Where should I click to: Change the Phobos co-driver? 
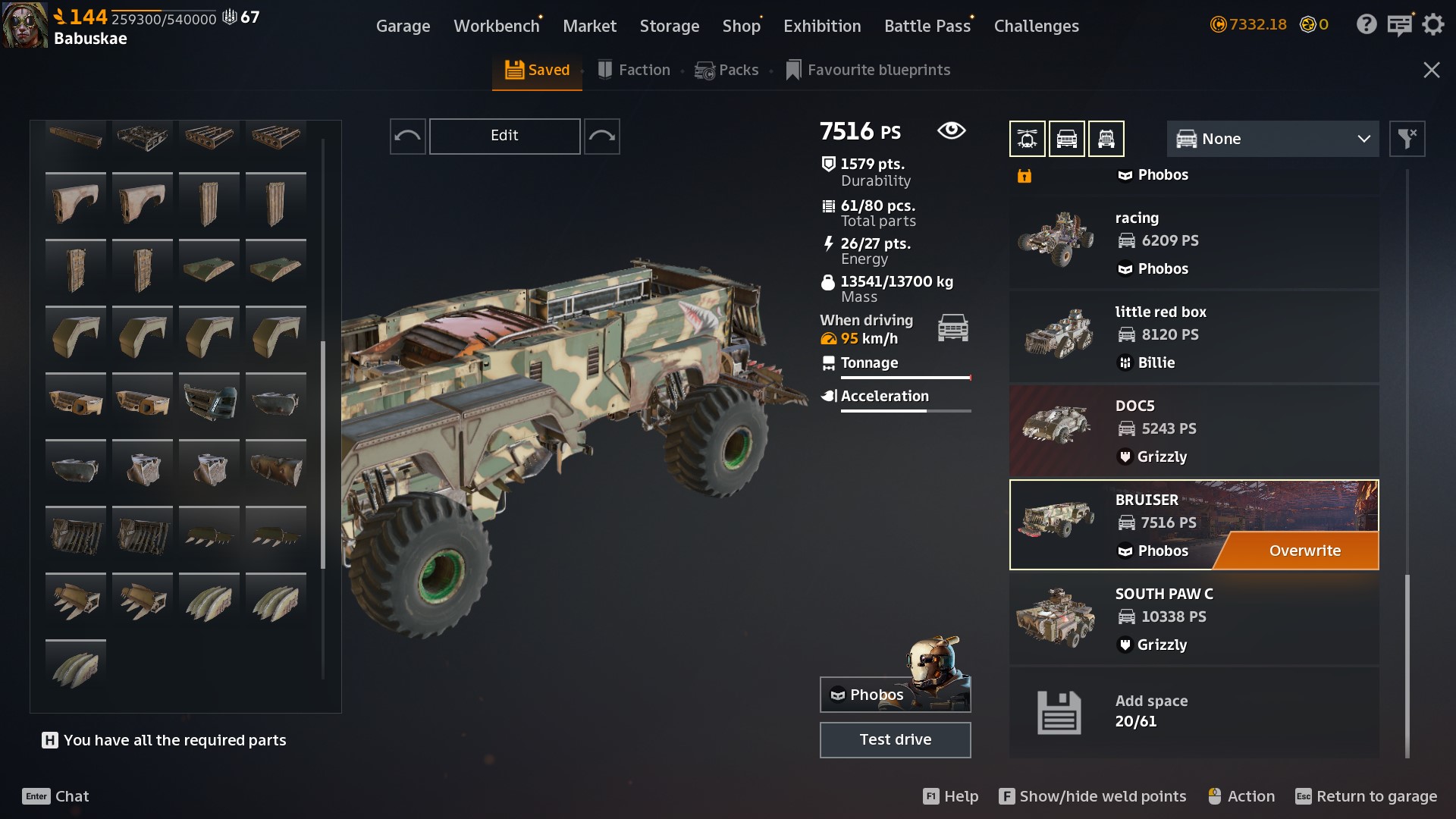895,694
